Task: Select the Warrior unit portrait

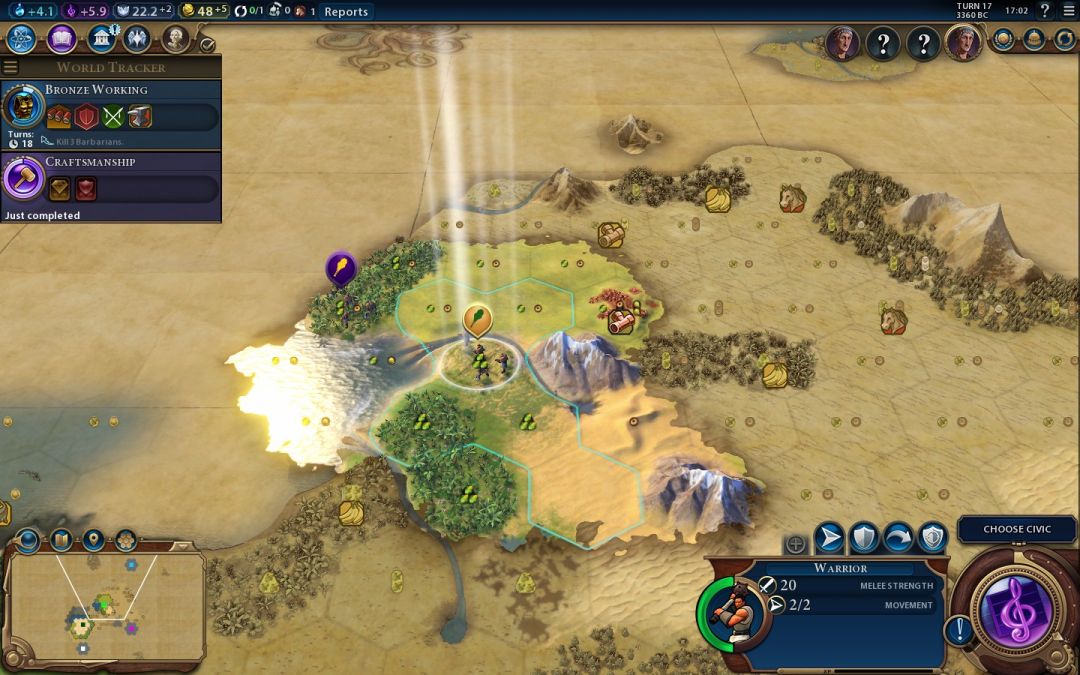Action: (736, 611)
